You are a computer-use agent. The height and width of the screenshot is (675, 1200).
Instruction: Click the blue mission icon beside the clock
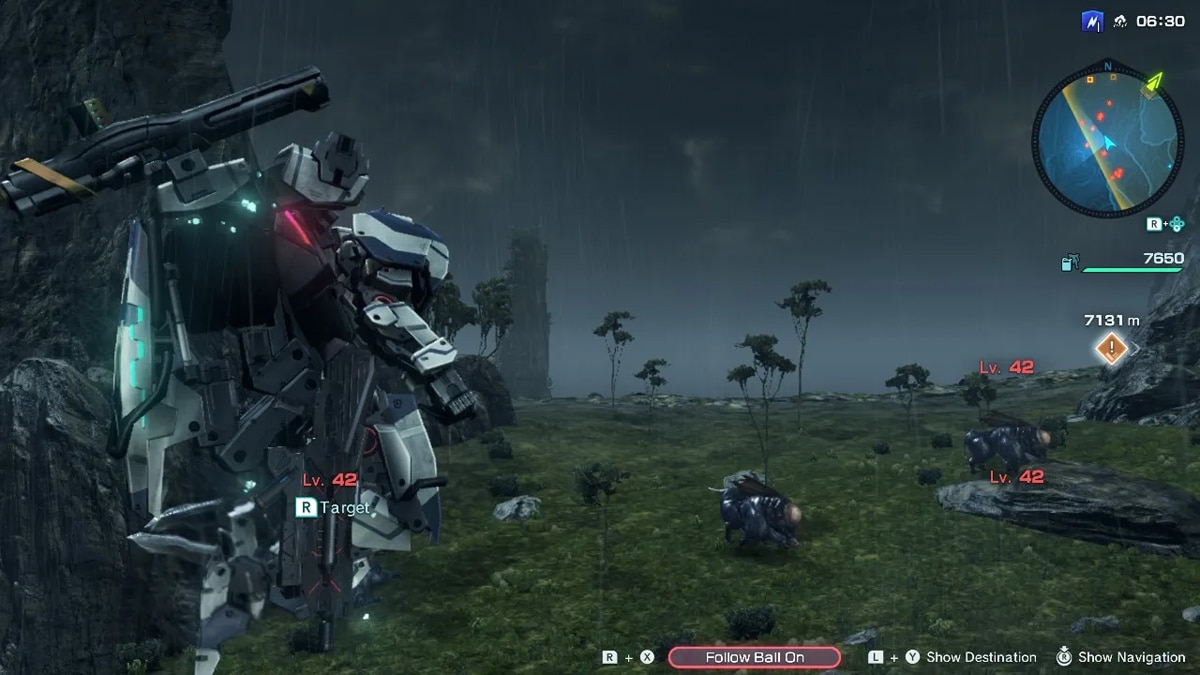[1092, 21]
